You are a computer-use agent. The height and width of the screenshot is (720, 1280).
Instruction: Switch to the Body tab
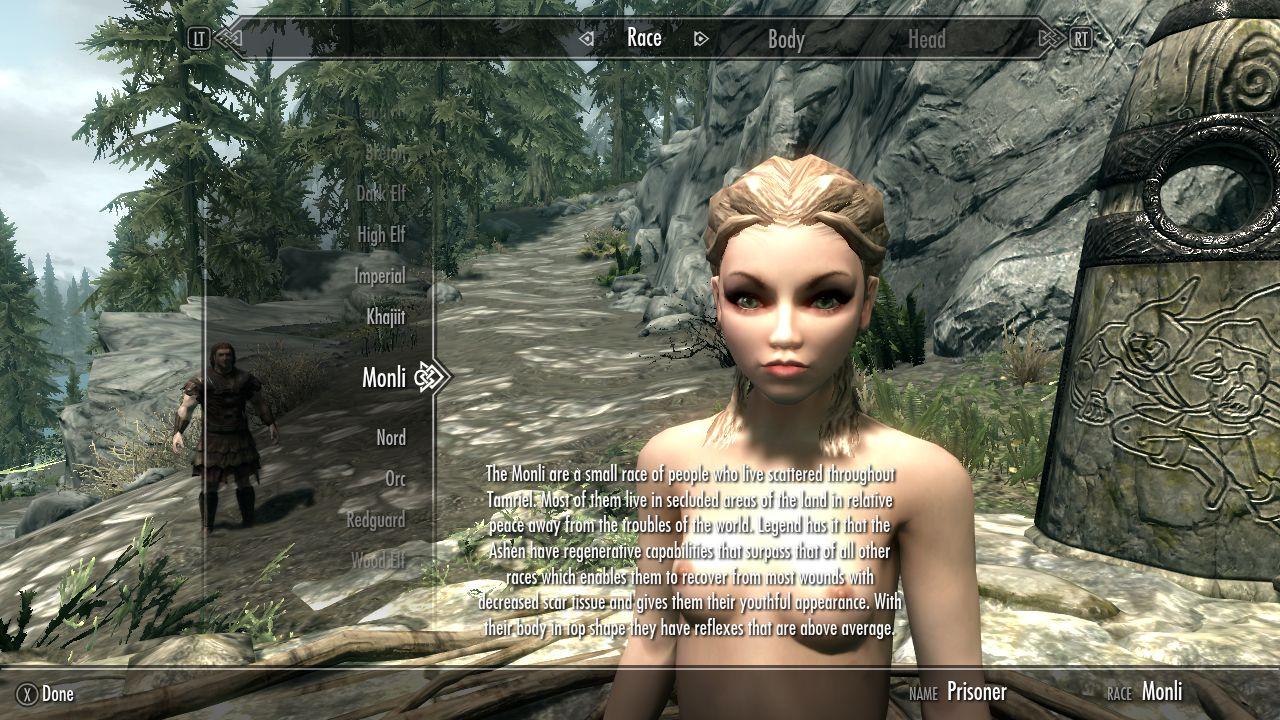pos(786,40)
